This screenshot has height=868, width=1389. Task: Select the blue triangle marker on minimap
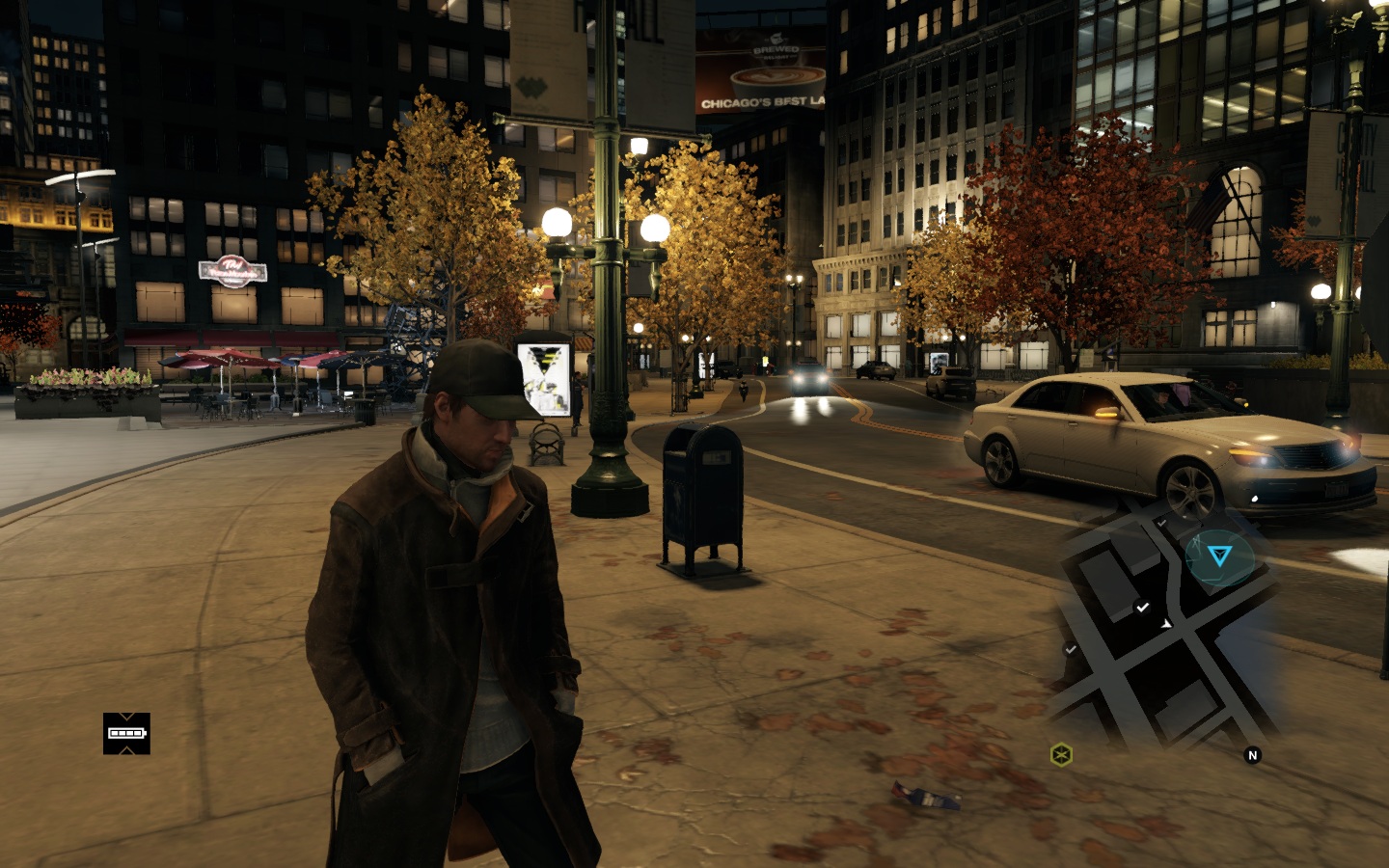[x=1220, y=556]
